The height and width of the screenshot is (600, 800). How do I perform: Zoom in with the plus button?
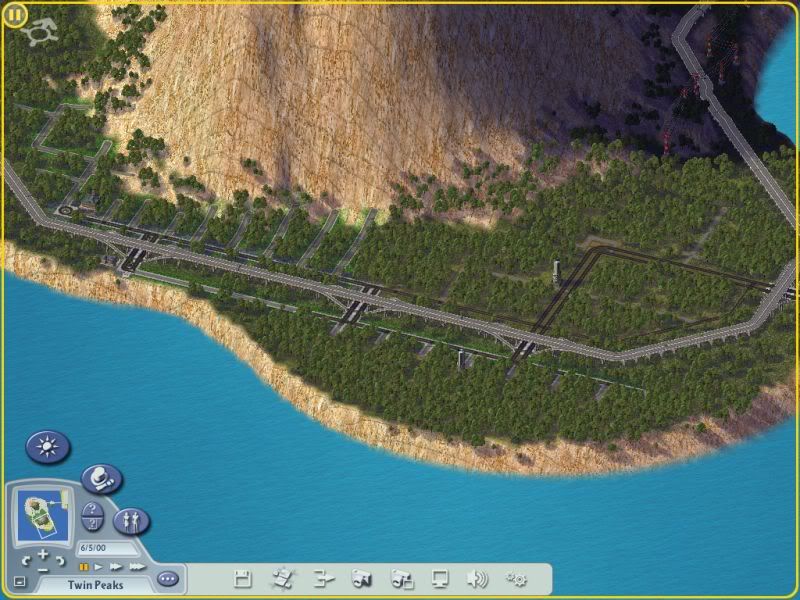coord(44,553)
